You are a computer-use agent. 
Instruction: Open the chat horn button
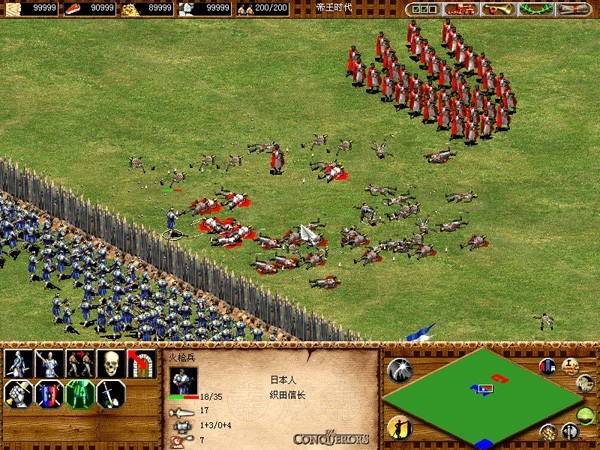(495, 9)
